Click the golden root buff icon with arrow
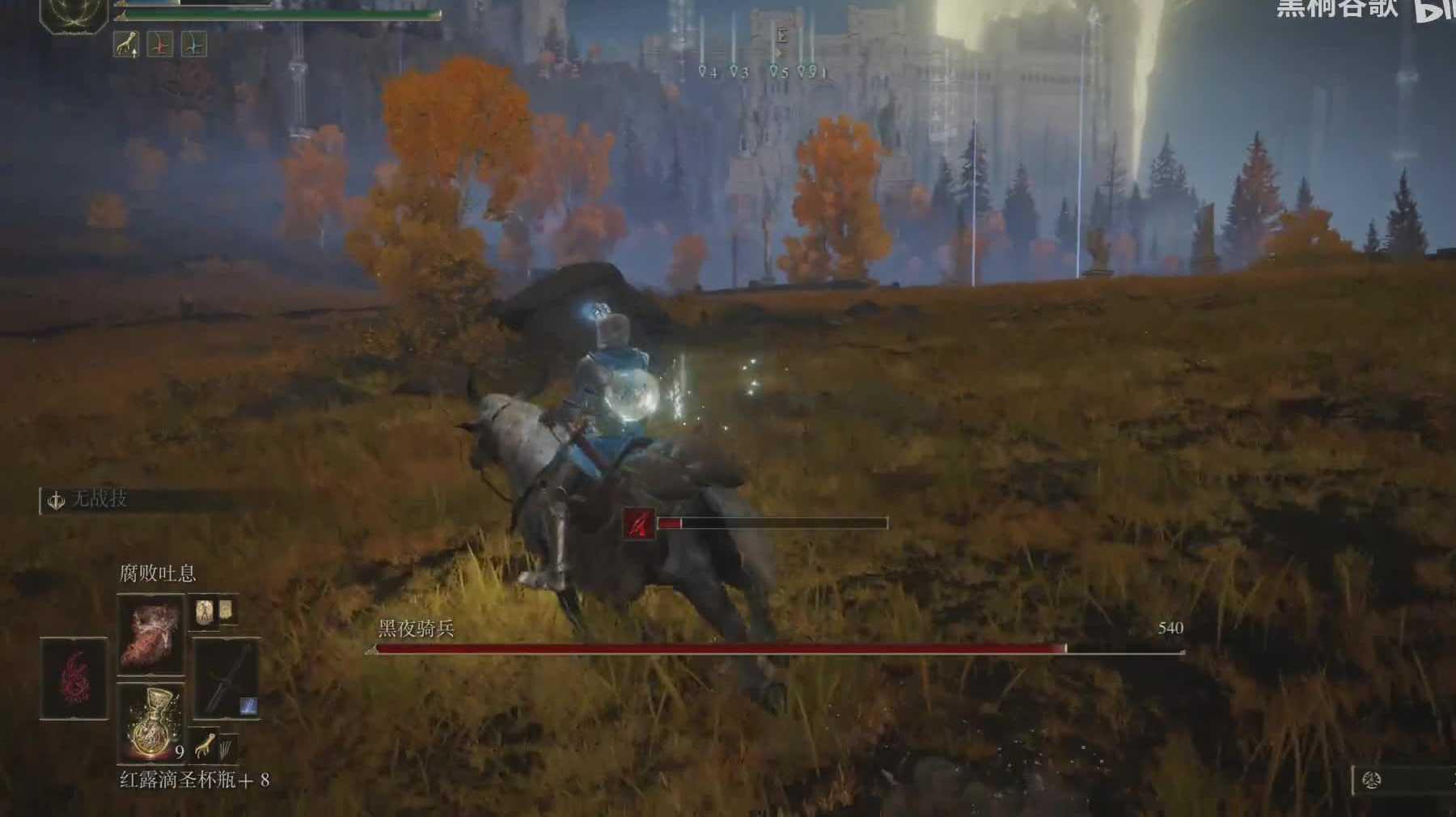 coord(125,44)
